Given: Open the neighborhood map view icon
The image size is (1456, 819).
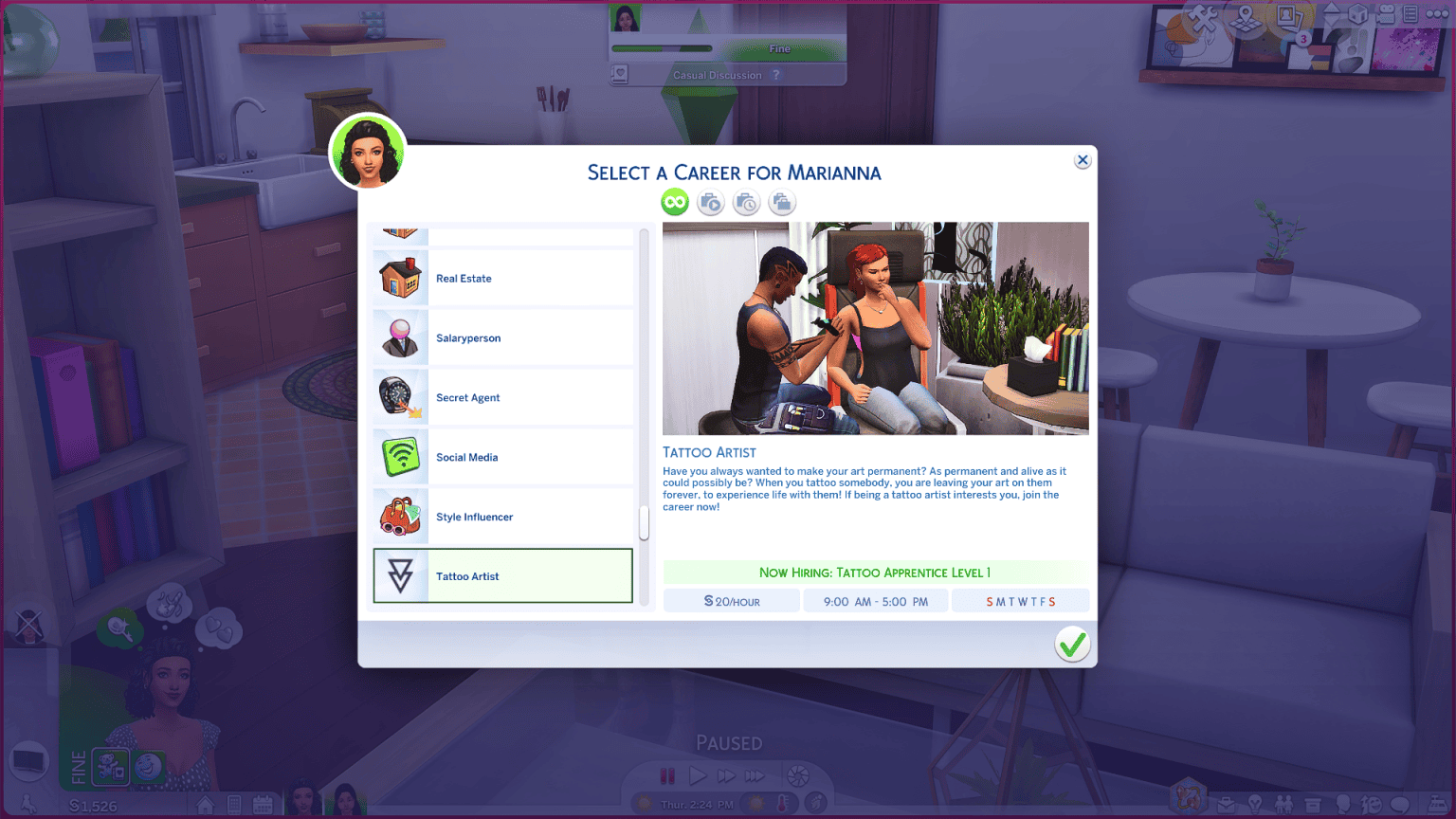Looking at the screenshot, I should pyautogui.click(x=1246, y=16).
